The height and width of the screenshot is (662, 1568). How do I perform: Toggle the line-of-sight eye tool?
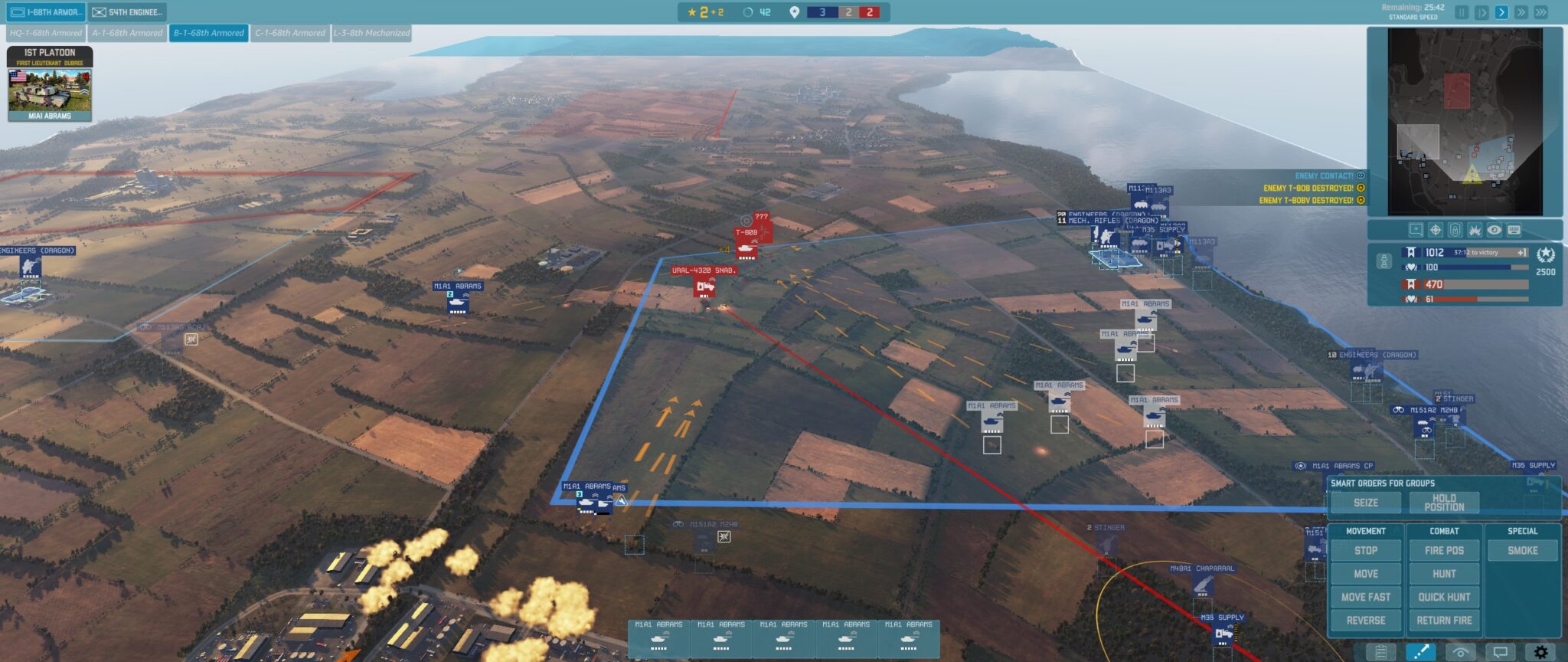tap(1460, 653)
